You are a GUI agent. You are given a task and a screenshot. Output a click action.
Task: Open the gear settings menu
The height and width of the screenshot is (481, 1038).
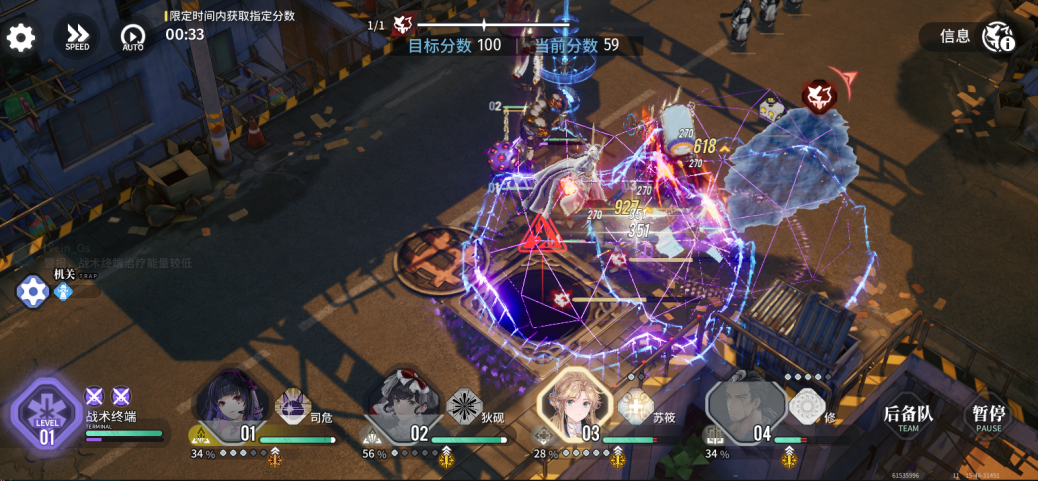(x=21, y=38)
